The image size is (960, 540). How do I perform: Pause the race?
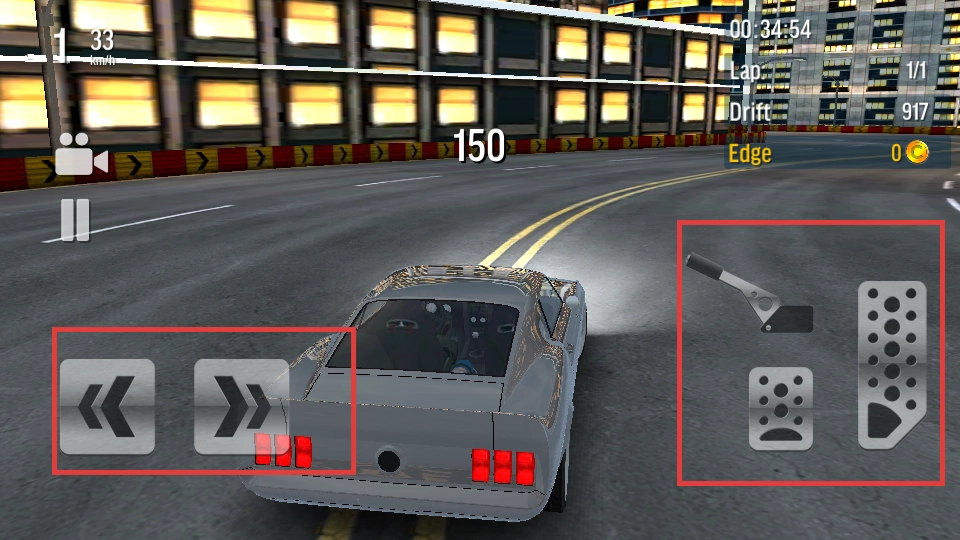[75, 220]
